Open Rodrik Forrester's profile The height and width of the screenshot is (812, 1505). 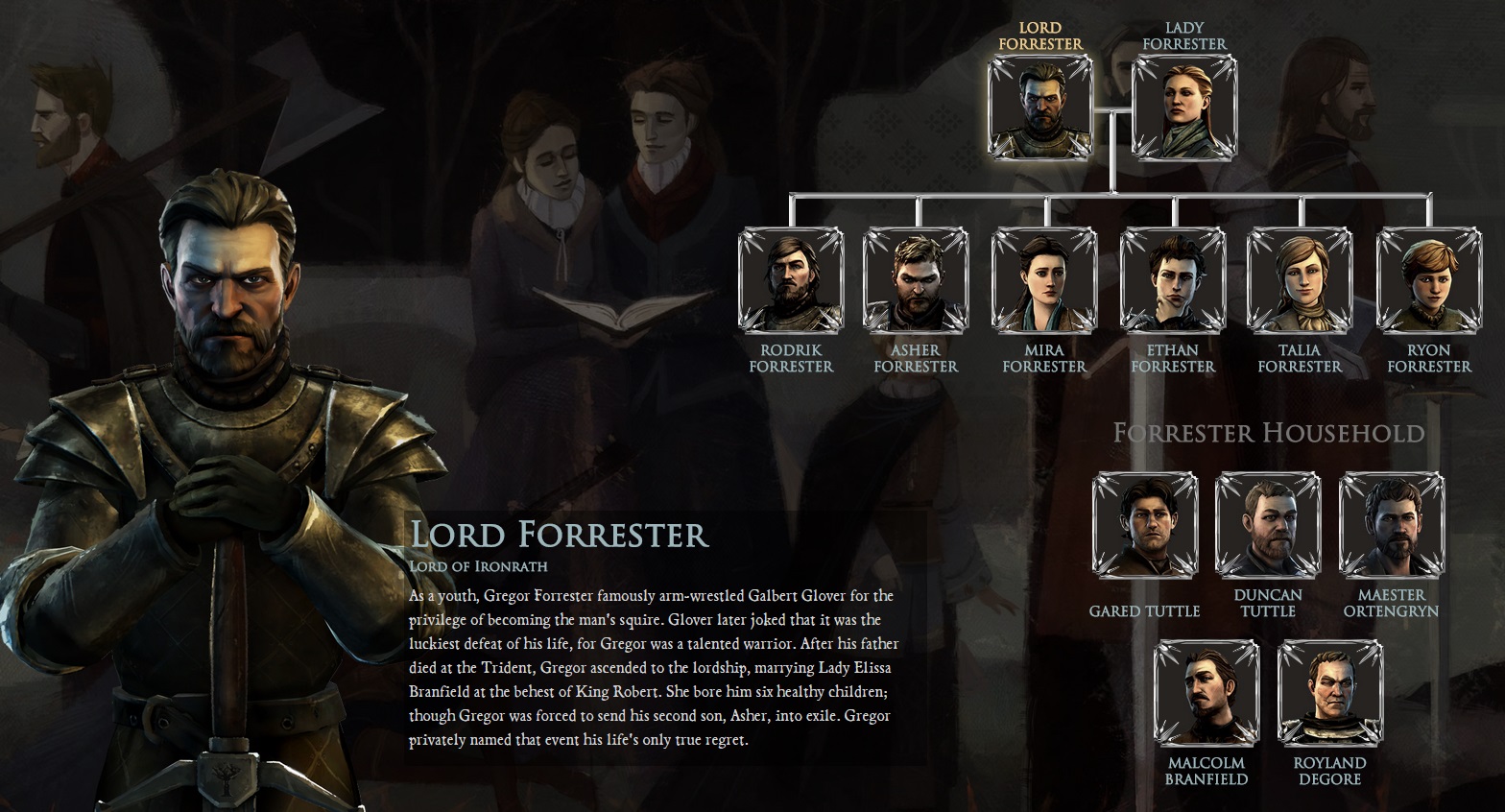click(791, 280)
